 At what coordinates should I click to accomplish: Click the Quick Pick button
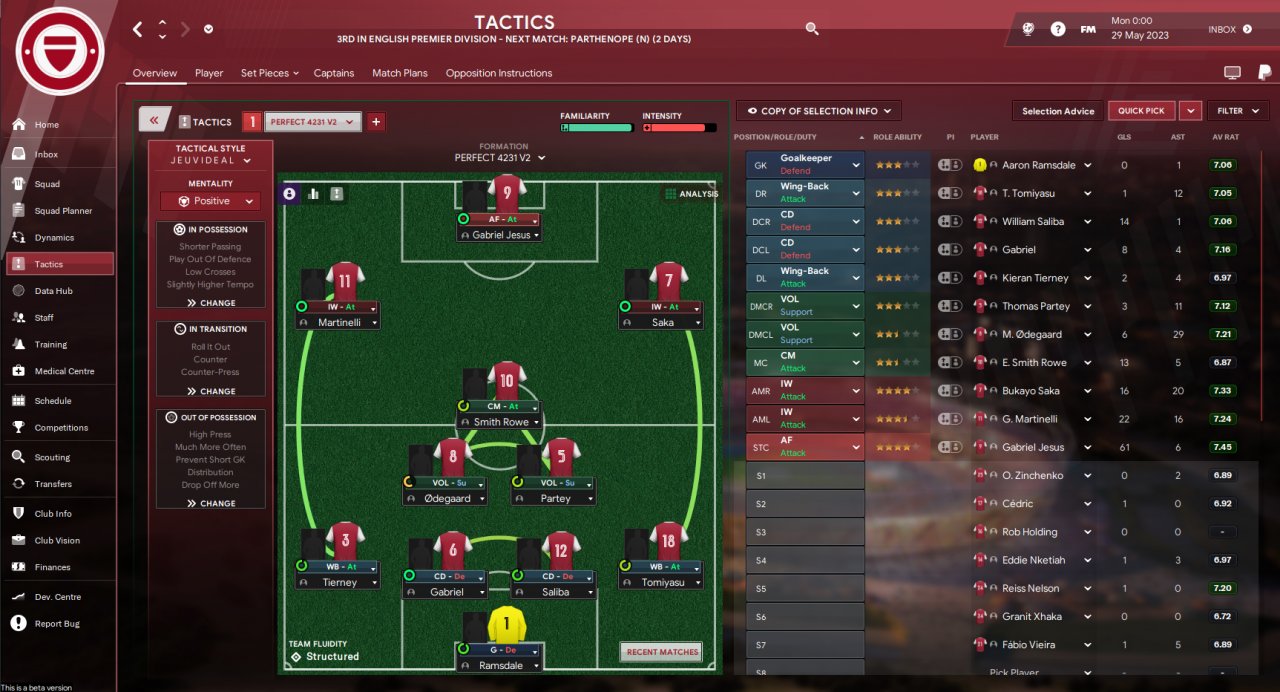coord(1141,111)
